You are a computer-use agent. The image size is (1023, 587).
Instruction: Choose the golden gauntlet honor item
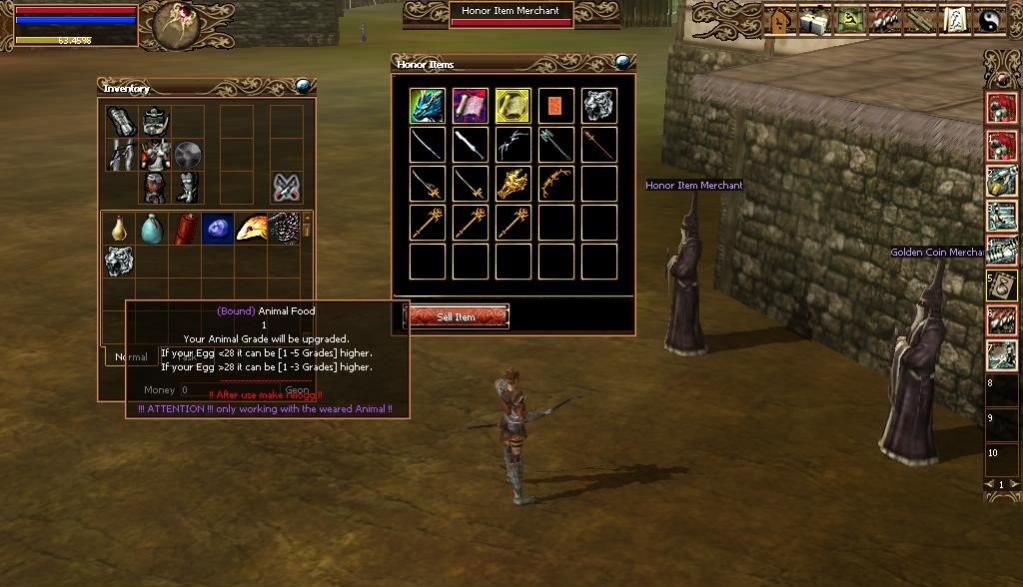coord(513,184)
